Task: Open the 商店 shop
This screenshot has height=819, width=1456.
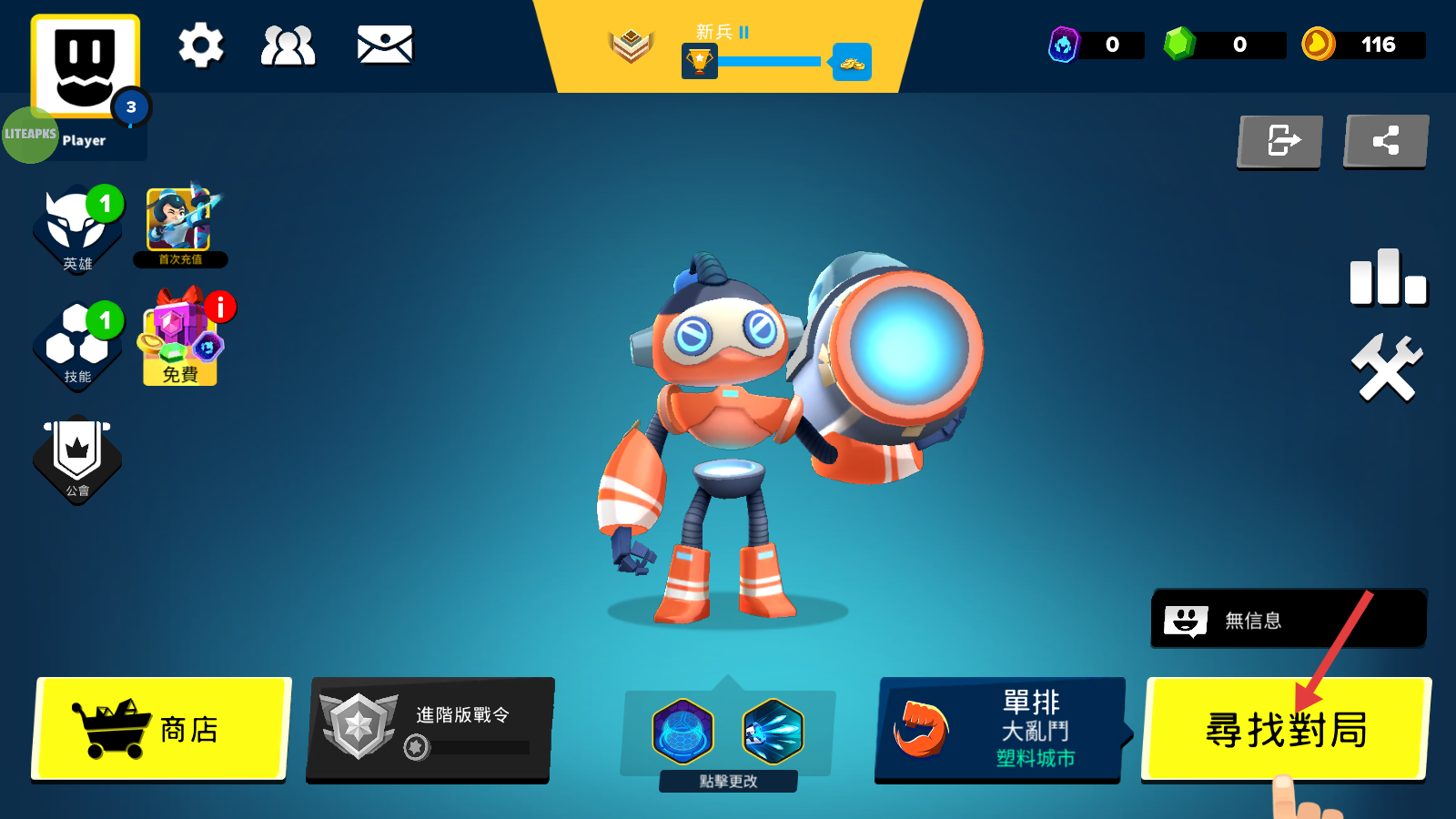Action: [162, 729]
